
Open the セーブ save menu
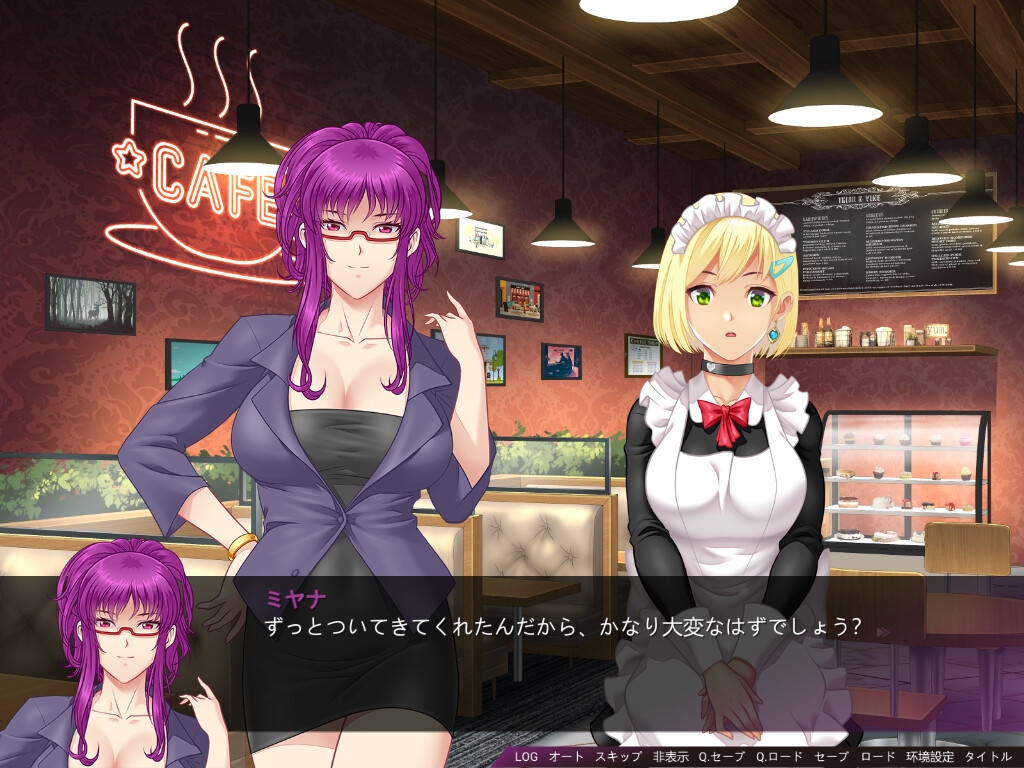coord(831,757)
